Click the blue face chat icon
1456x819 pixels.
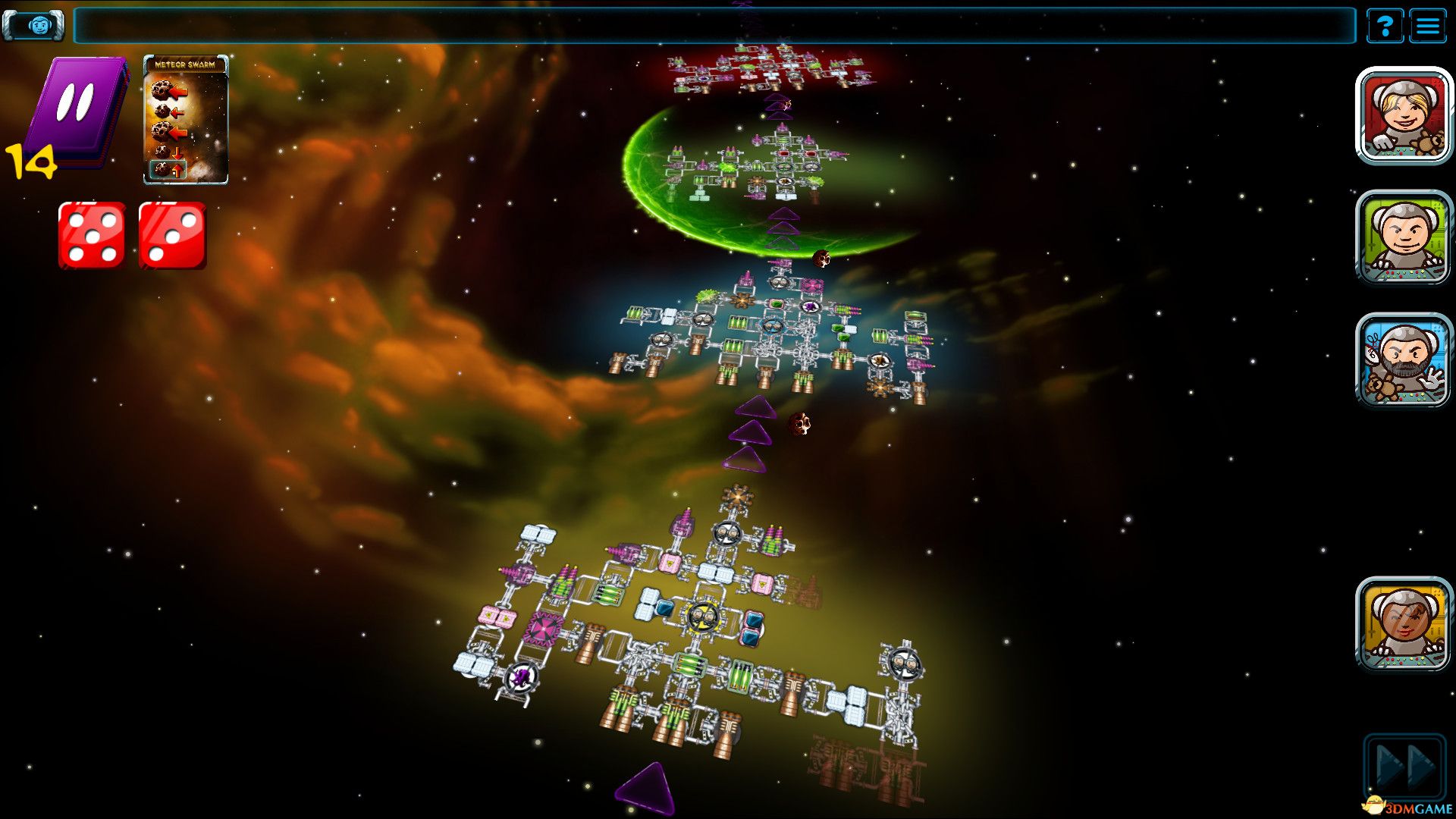click(x=34, y=25)
